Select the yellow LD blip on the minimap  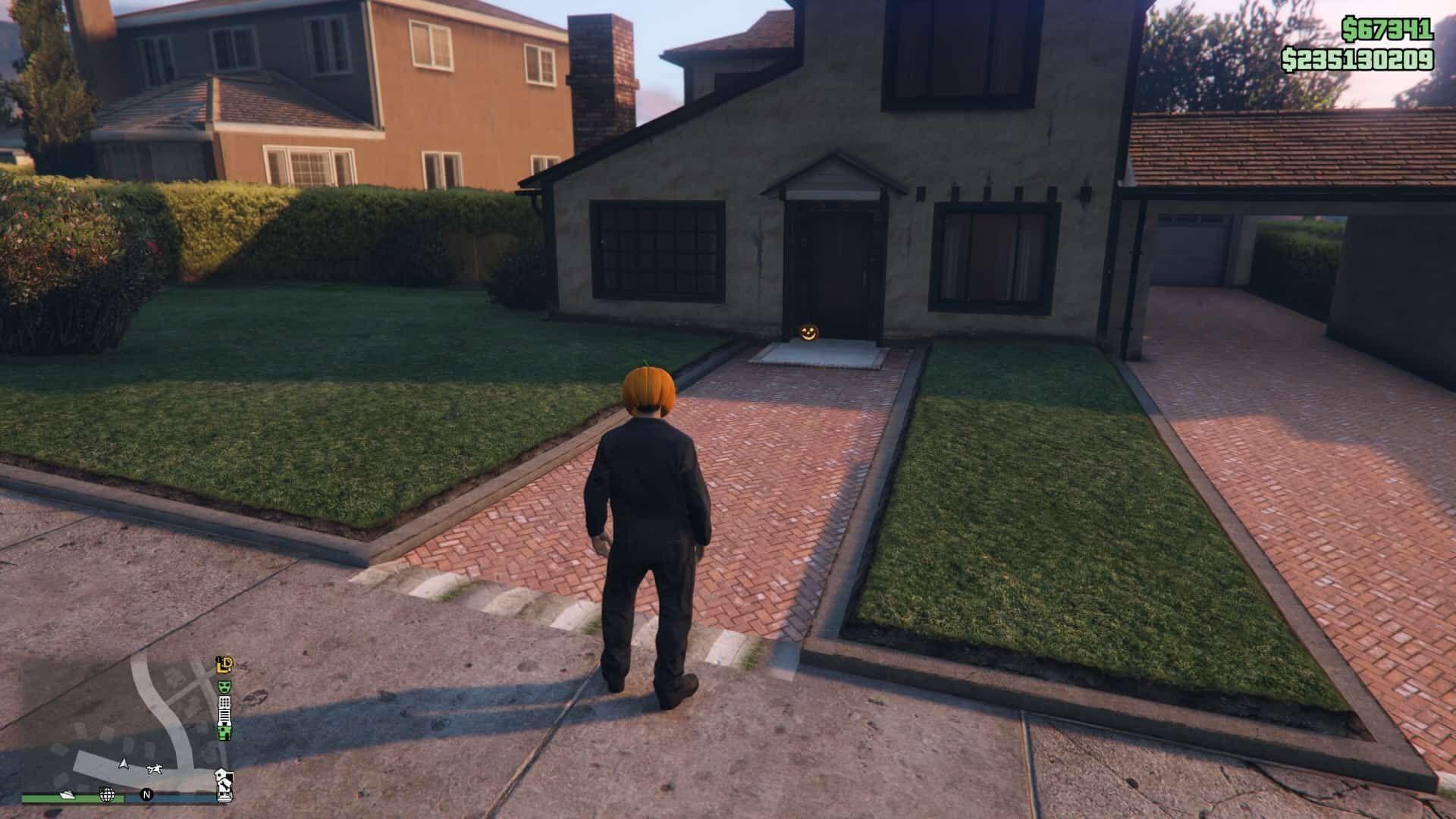tap(224, 665)
